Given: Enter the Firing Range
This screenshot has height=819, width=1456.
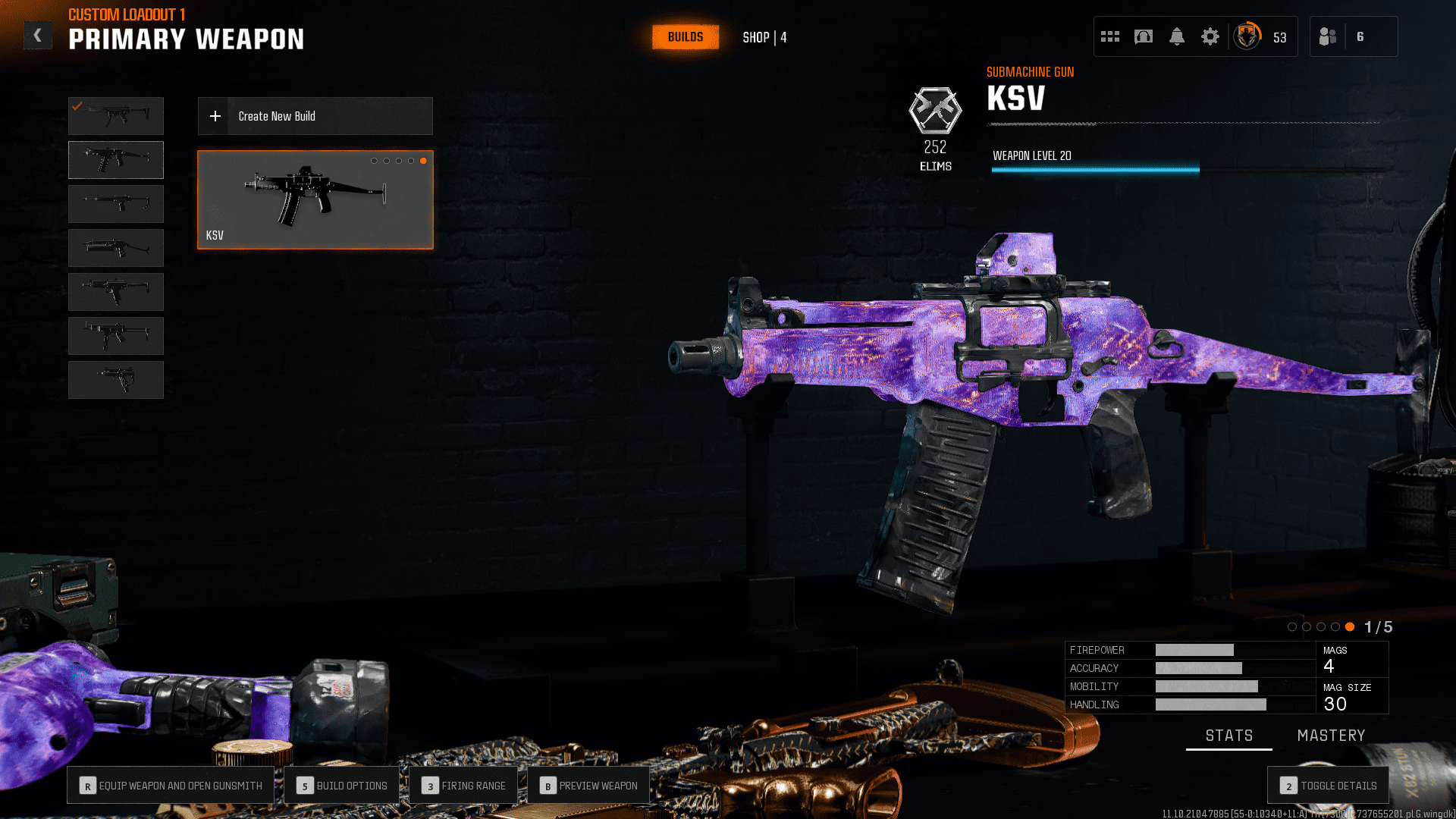Looking at the screenshot, I should click(463, 786).
